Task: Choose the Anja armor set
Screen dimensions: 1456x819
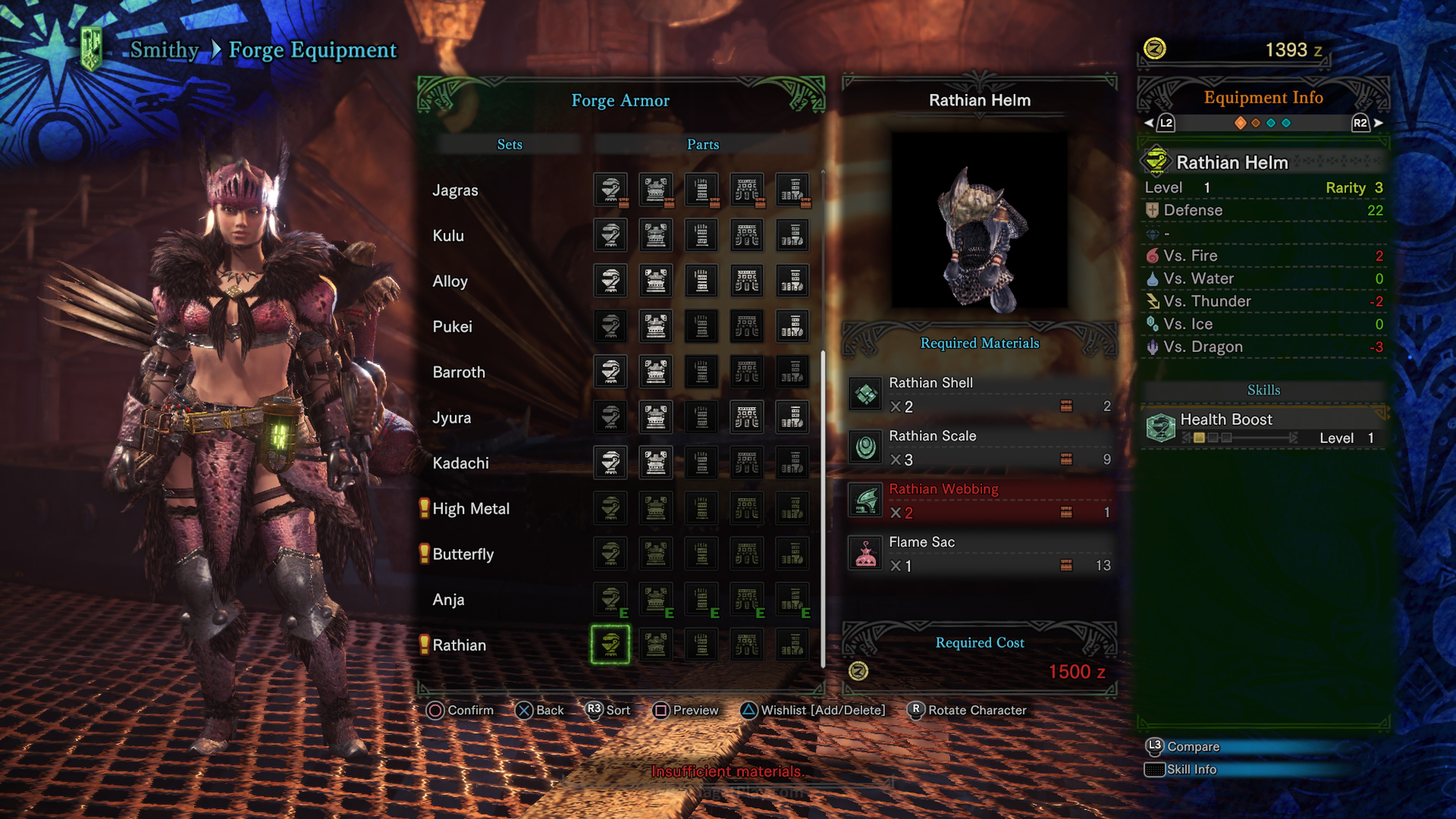Action: [448, 600]
